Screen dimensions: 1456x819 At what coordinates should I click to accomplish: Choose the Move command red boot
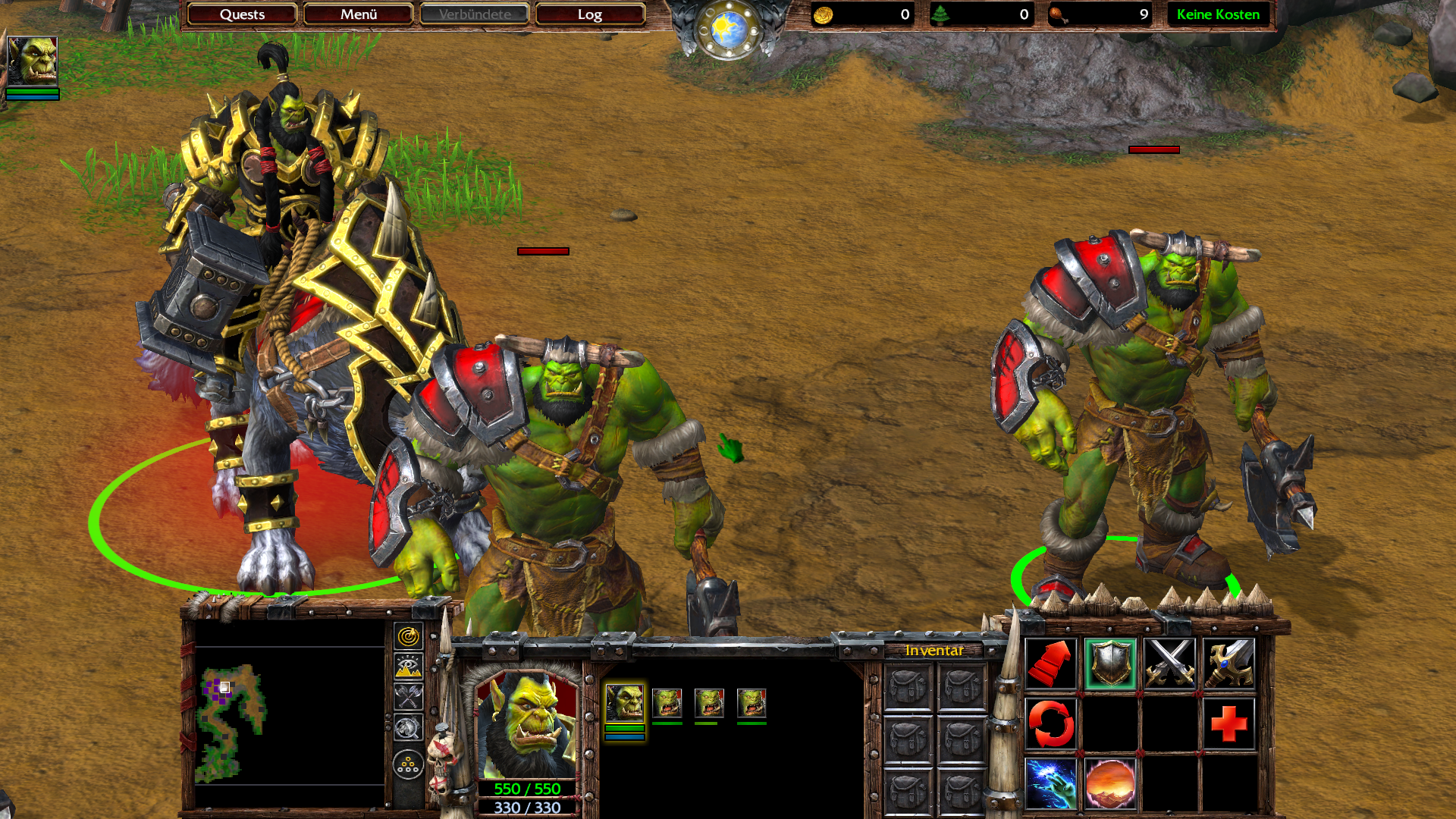1050,664
